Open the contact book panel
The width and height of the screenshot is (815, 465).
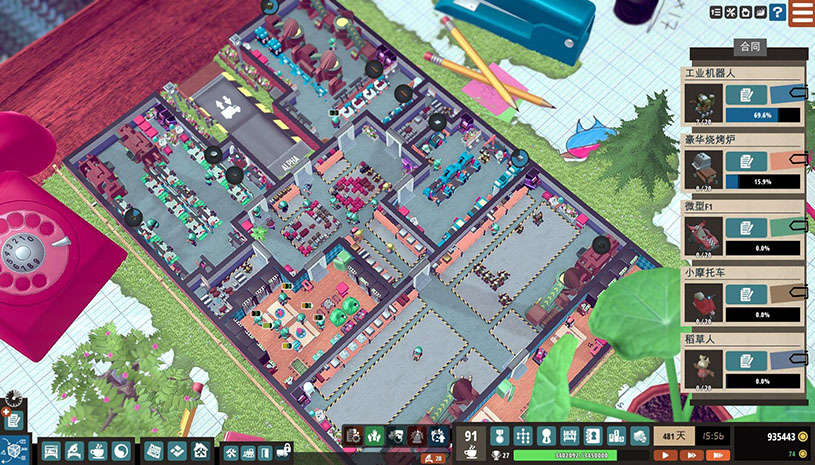pyautogui.click(x=592, y=436)
